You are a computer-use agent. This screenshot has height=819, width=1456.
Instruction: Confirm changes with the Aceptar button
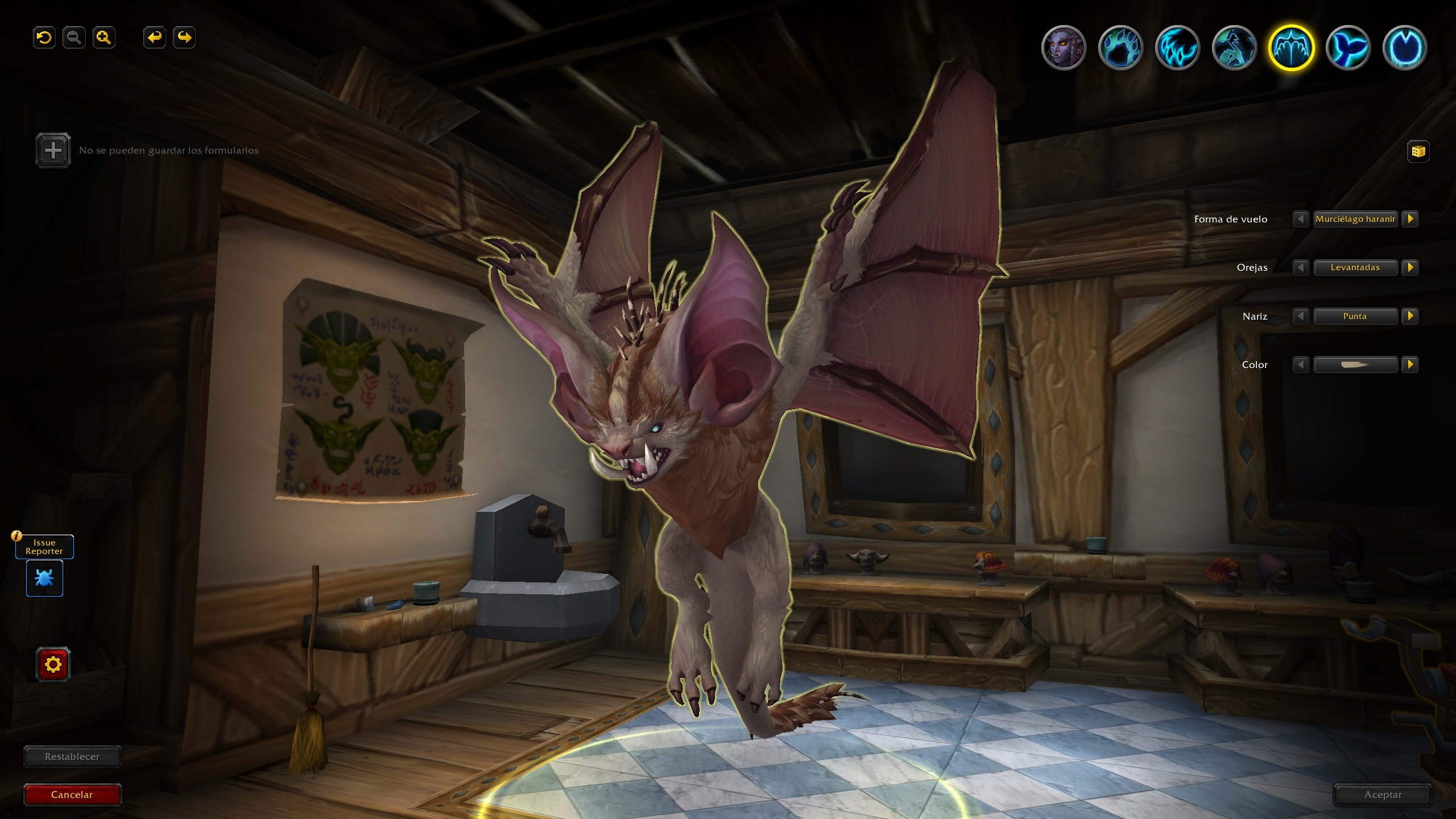coord(1383,795)
